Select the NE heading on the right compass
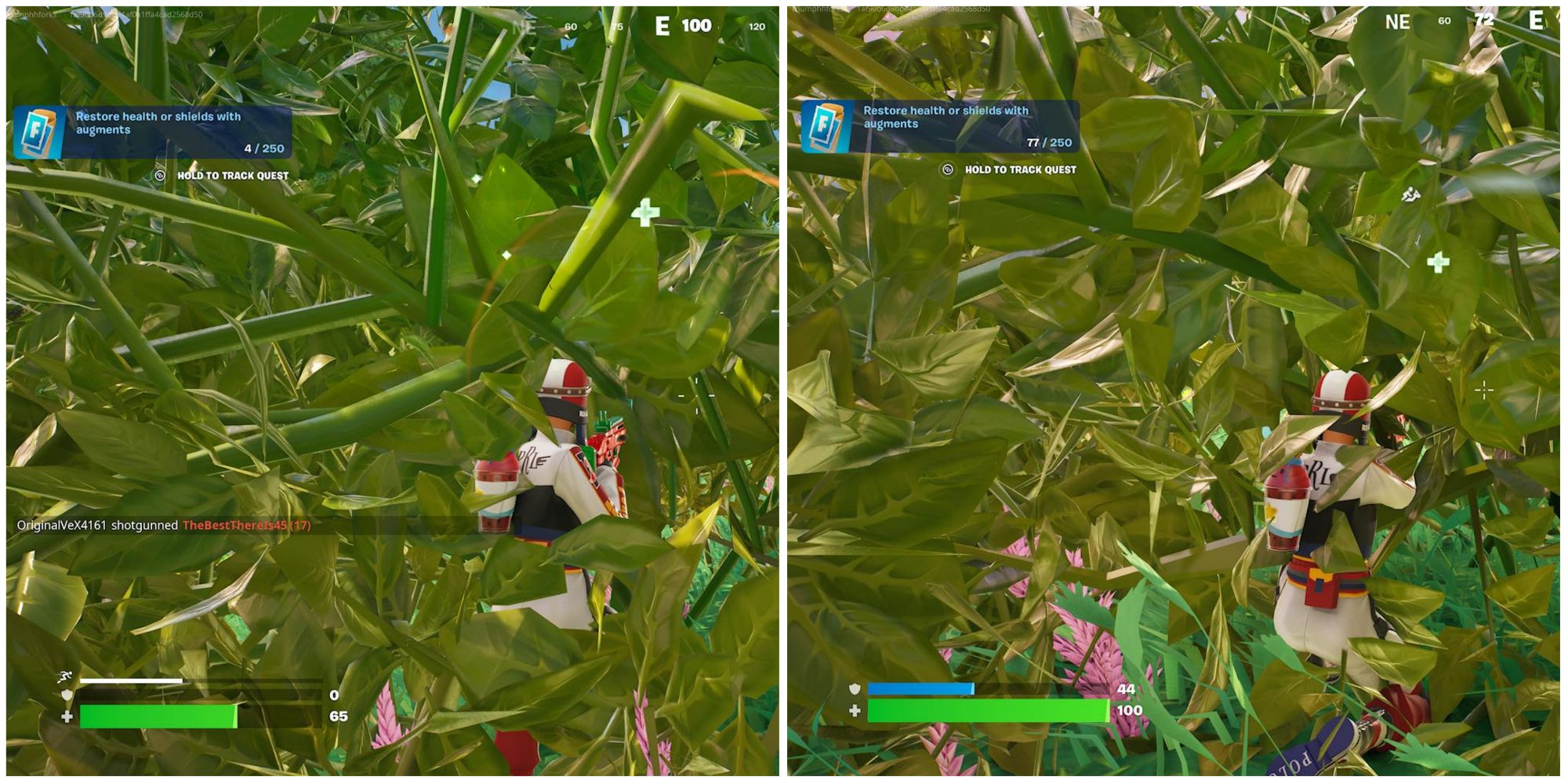 click(x=1399, y=23)
